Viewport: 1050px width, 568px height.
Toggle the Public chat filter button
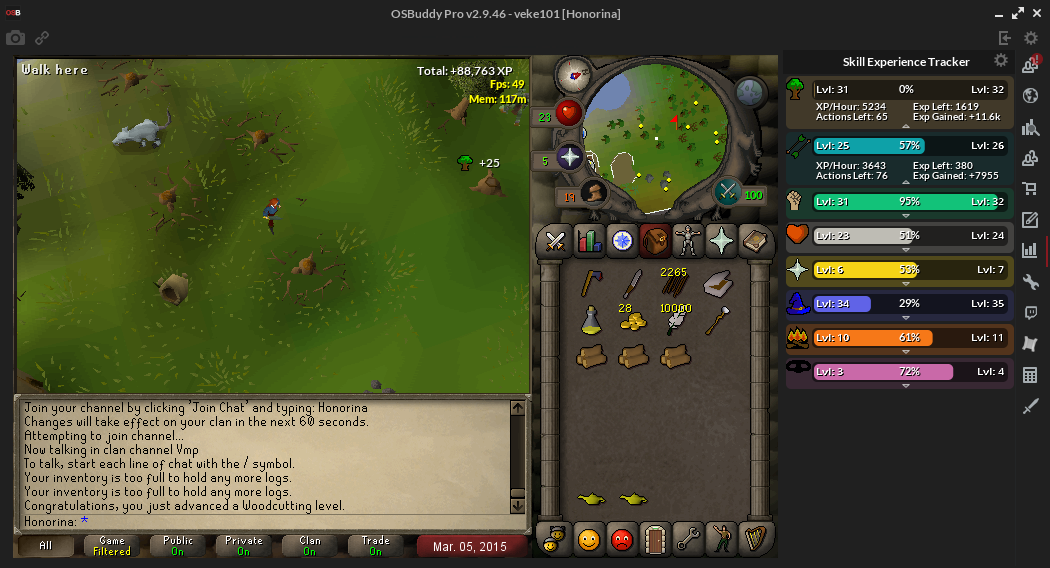click(178, 546)
